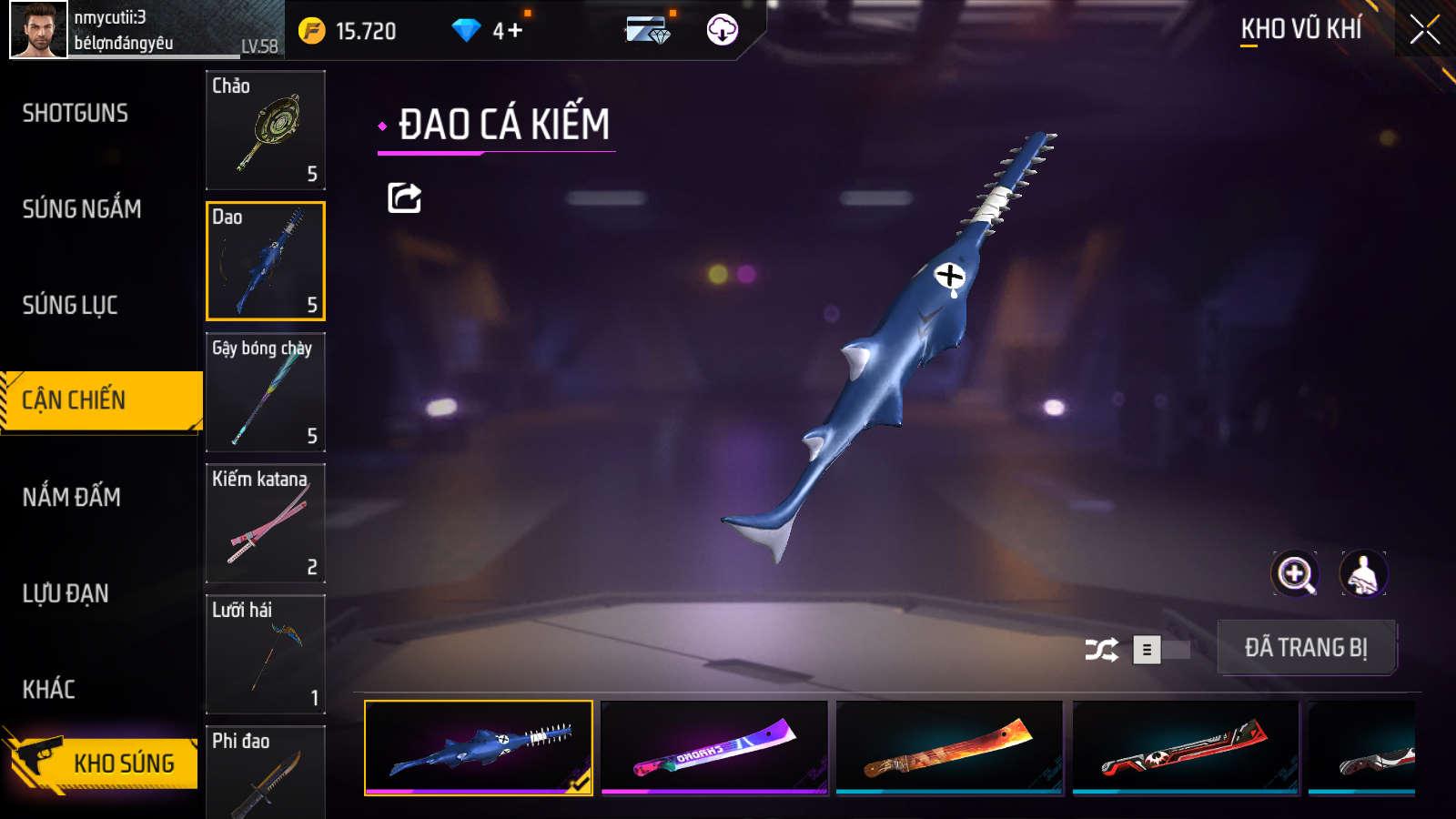Toggle the random skin shuffle icon
This screenshot has width=1456, height=819.
click(x=1101, y=650)
